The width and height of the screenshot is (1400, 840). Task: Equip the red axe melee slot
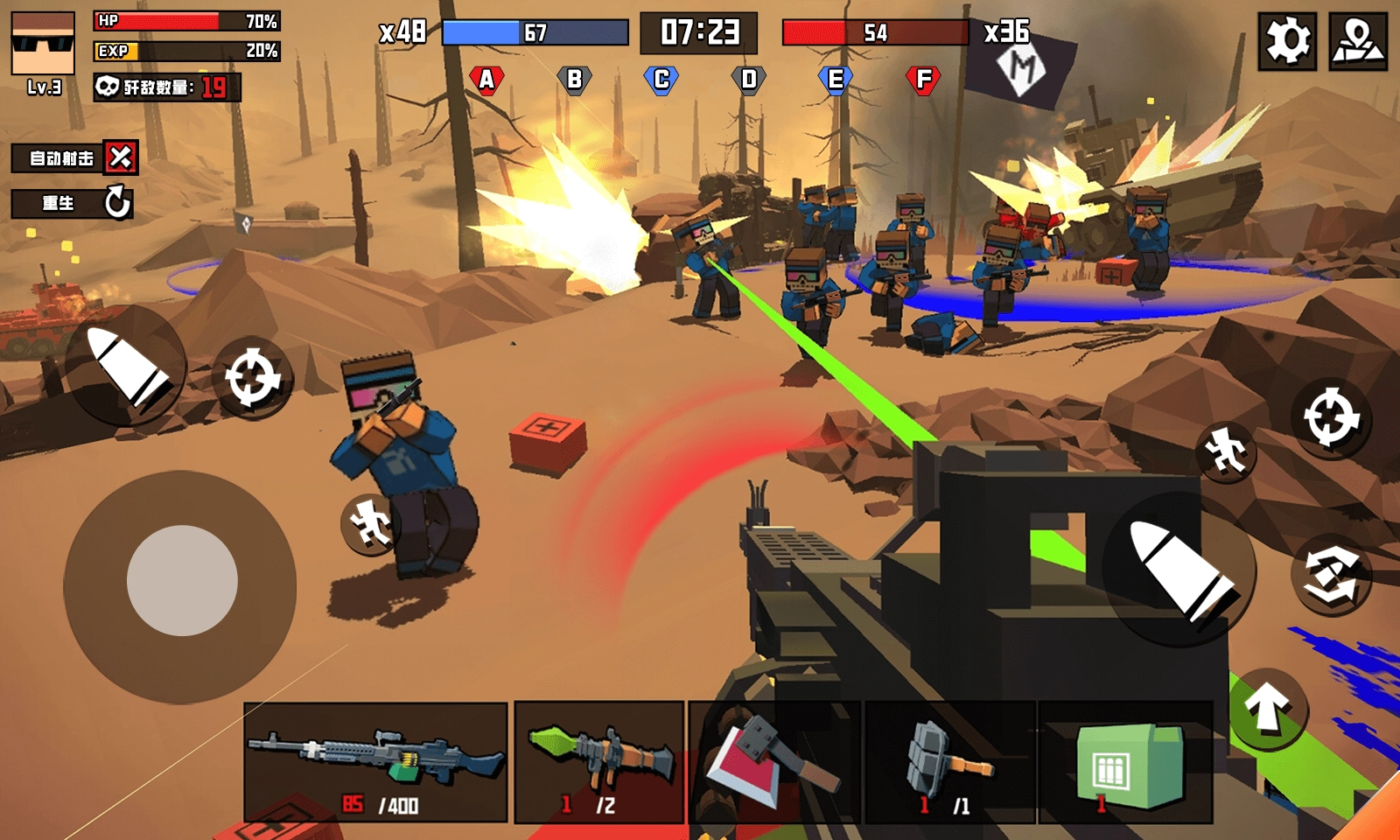coord(774,762)
